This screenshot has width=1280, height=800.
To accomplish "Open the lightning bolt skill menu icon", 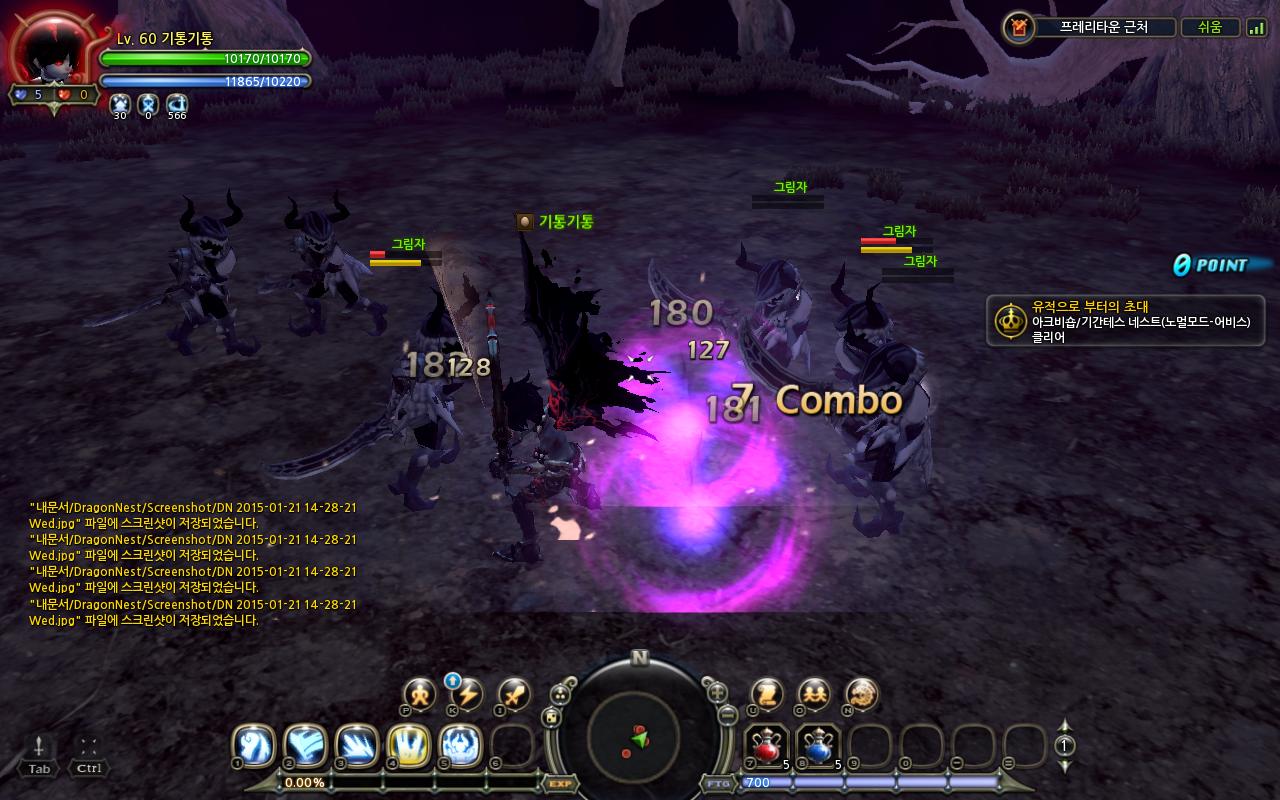I will [x=467, y=694].
